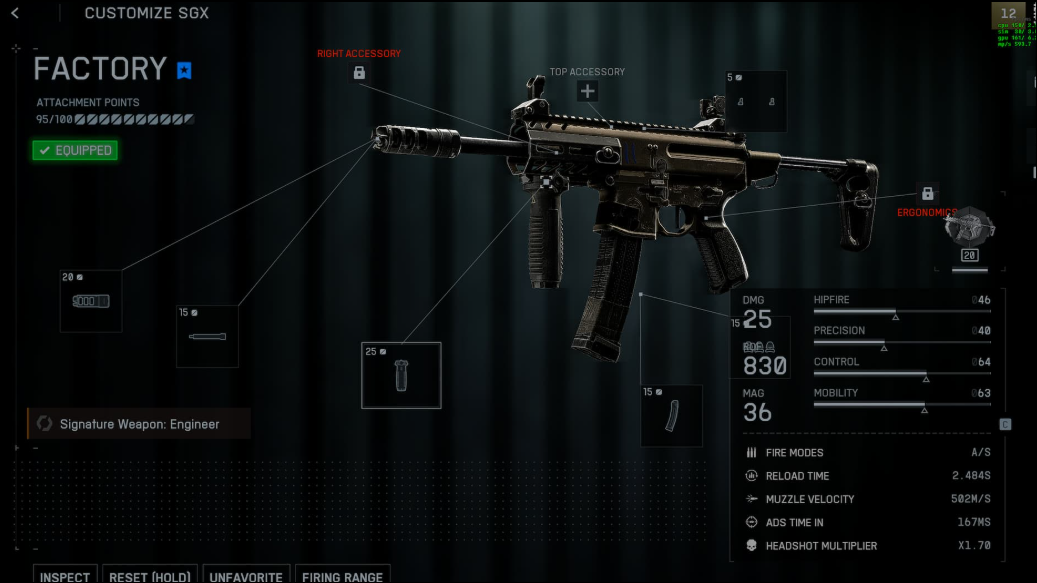Open the barrel attachment slot
This screenshot has height=583, width=1037.
[208, 336]
